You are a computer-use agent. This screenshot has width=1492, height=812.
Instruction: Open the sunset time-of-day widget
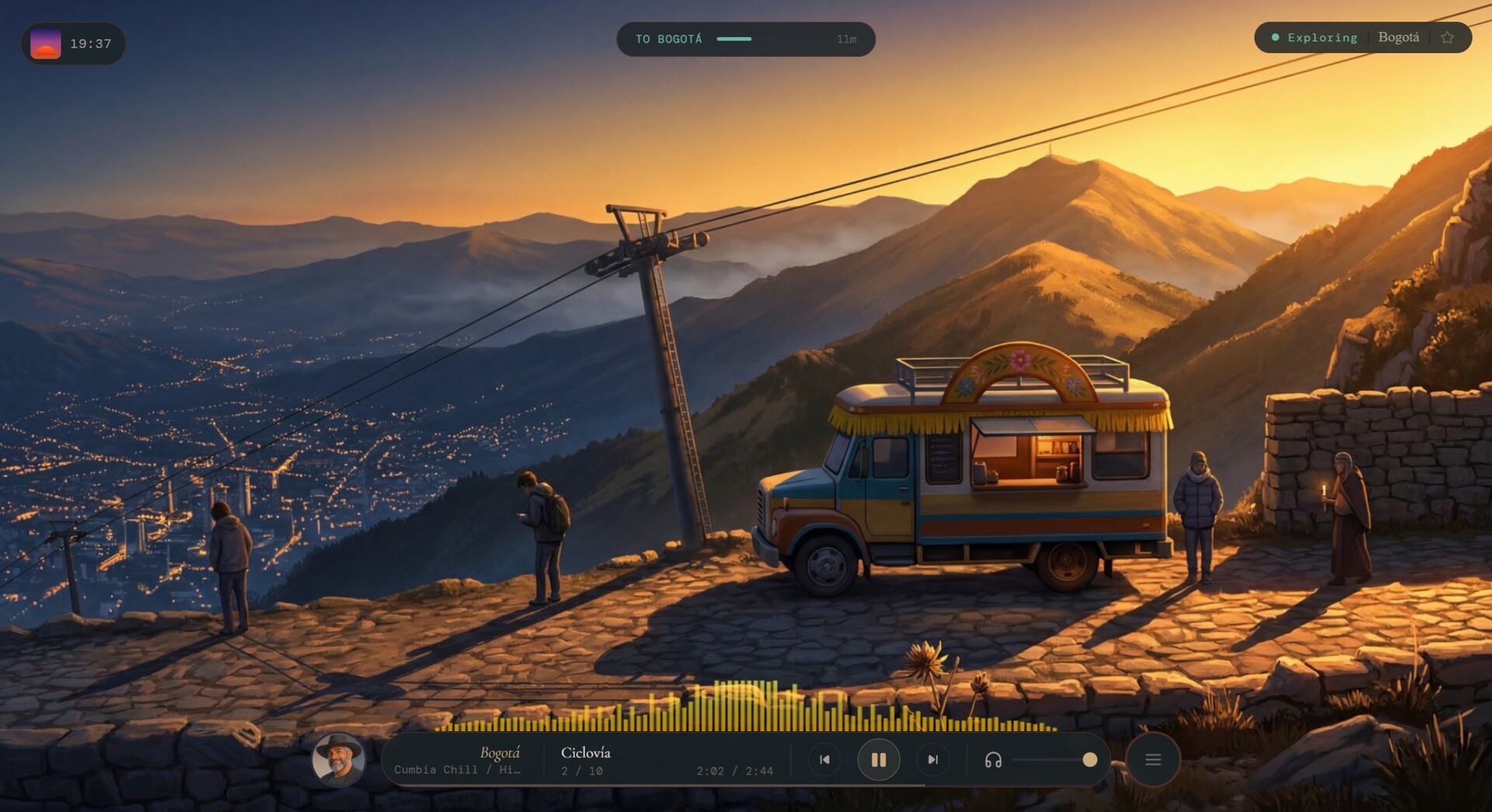pyautogui.click(x=72, y=44)
